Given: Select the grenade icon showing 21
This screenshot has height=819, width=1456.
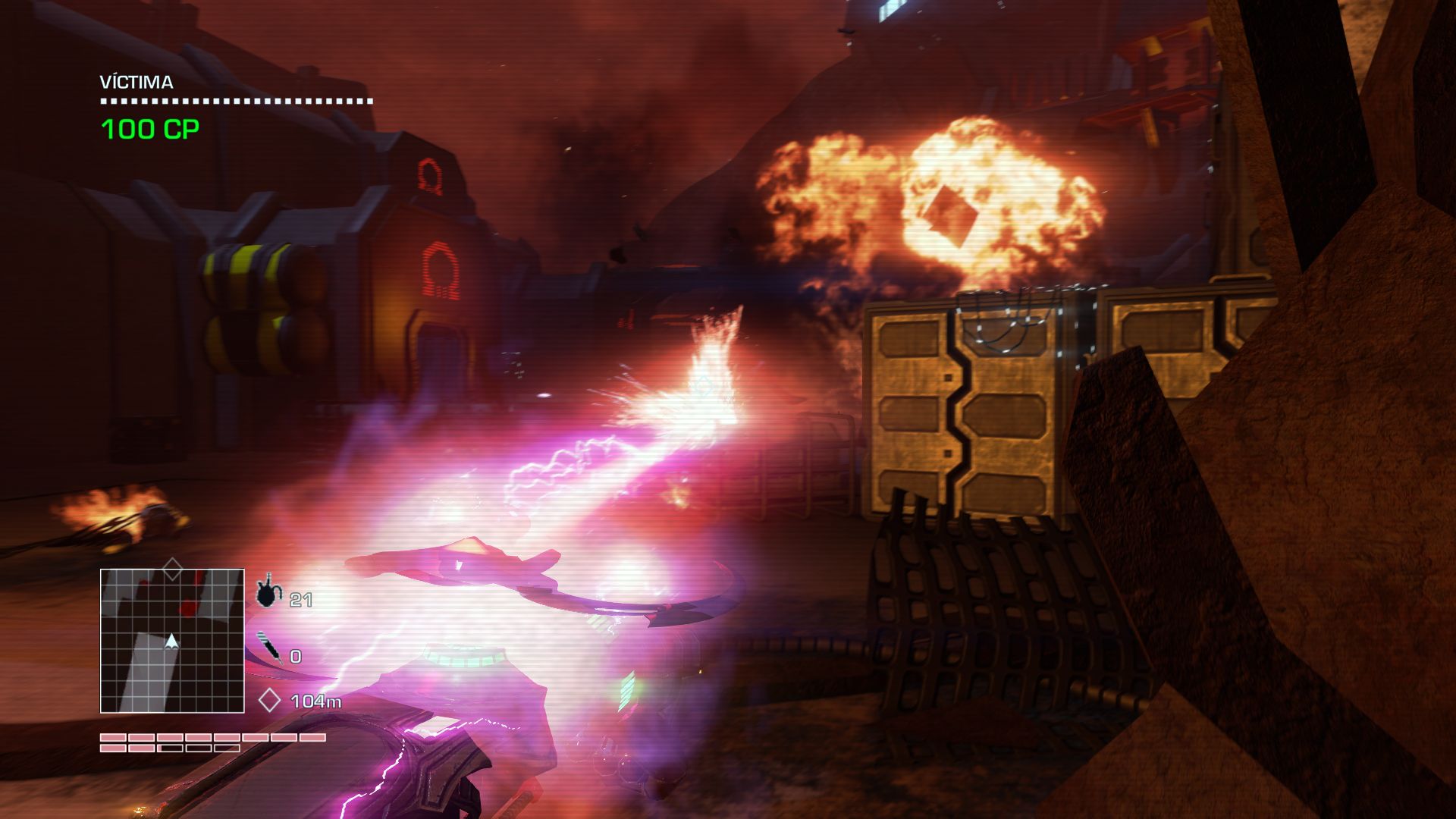Looking at the screenshot, I should click(x=267, y=592).
